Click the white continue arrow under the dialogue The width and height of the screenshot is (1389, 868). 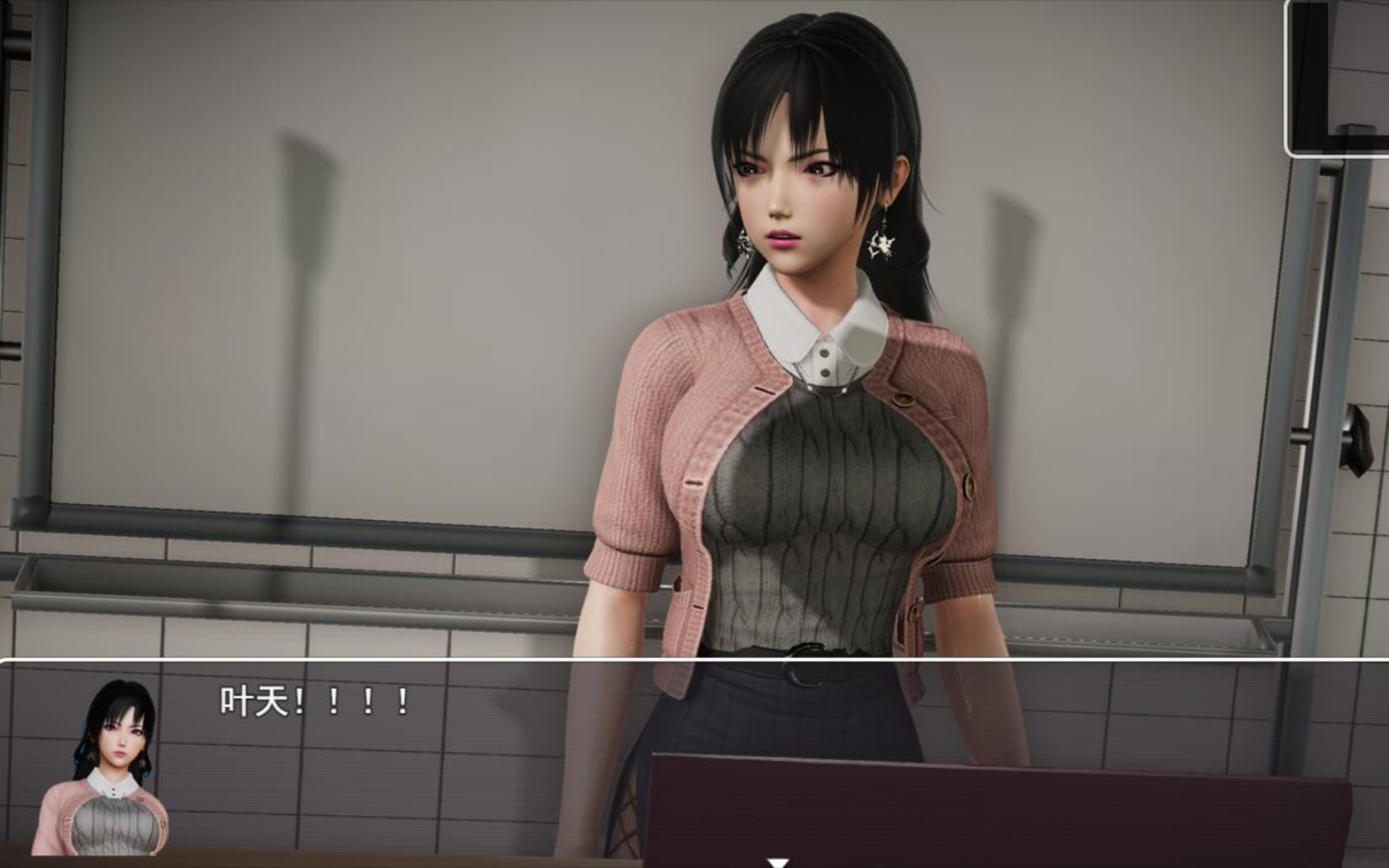point(777,862)
